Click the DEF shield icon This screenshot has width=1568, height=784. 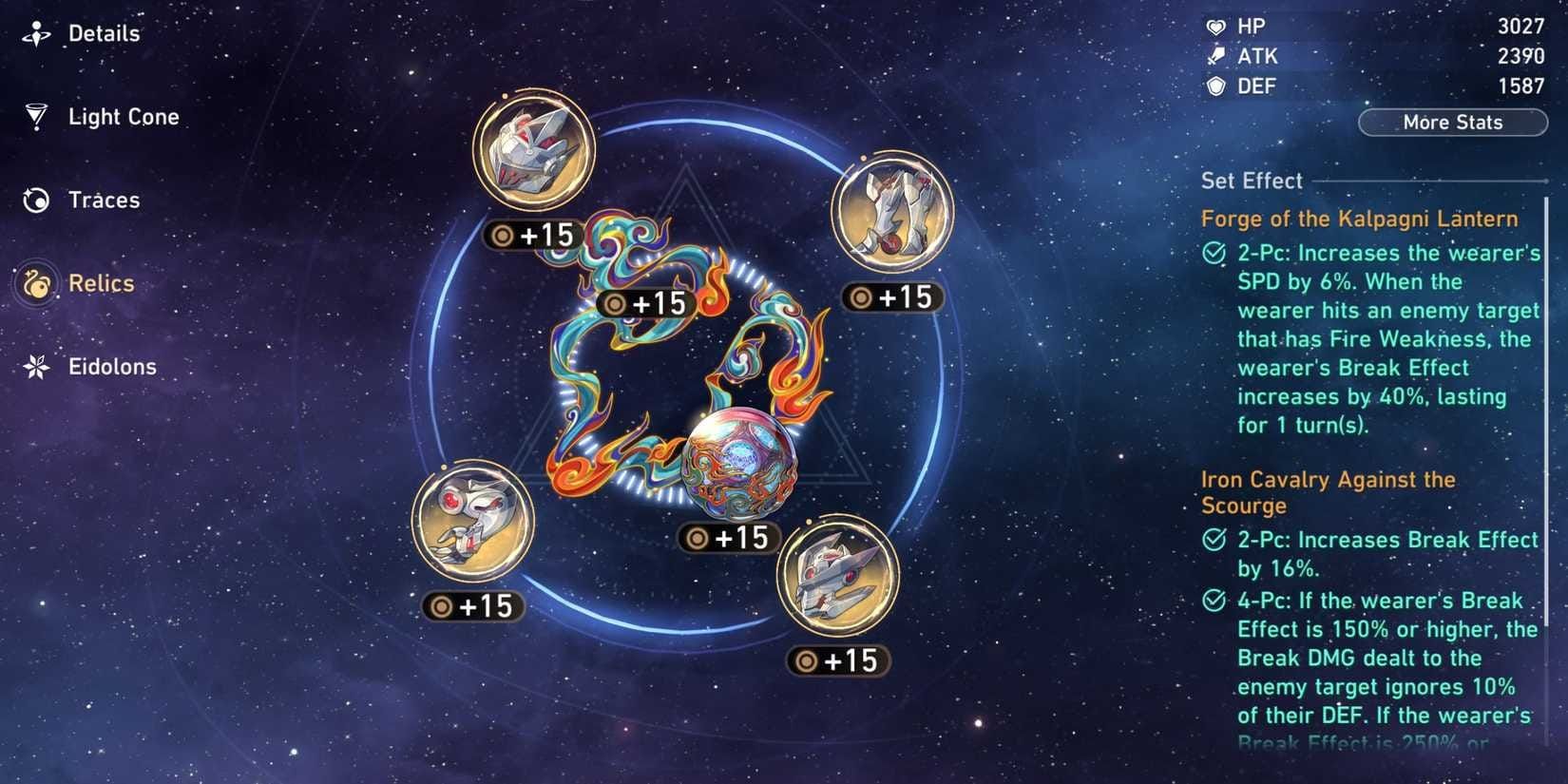pyautogui.click(x=1215, y=86)
